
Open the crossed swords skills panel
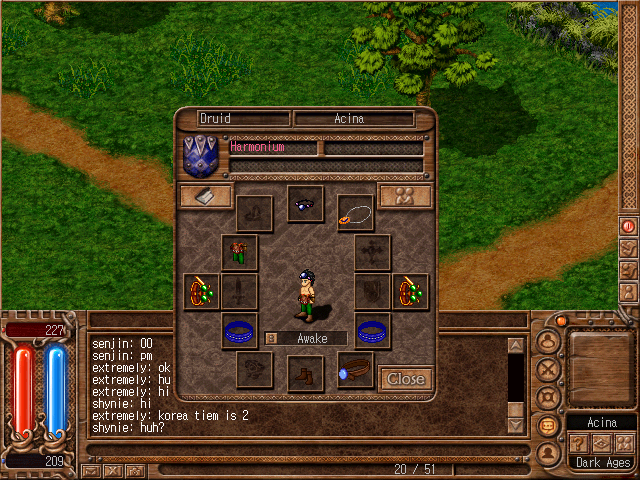pos(547,368)
